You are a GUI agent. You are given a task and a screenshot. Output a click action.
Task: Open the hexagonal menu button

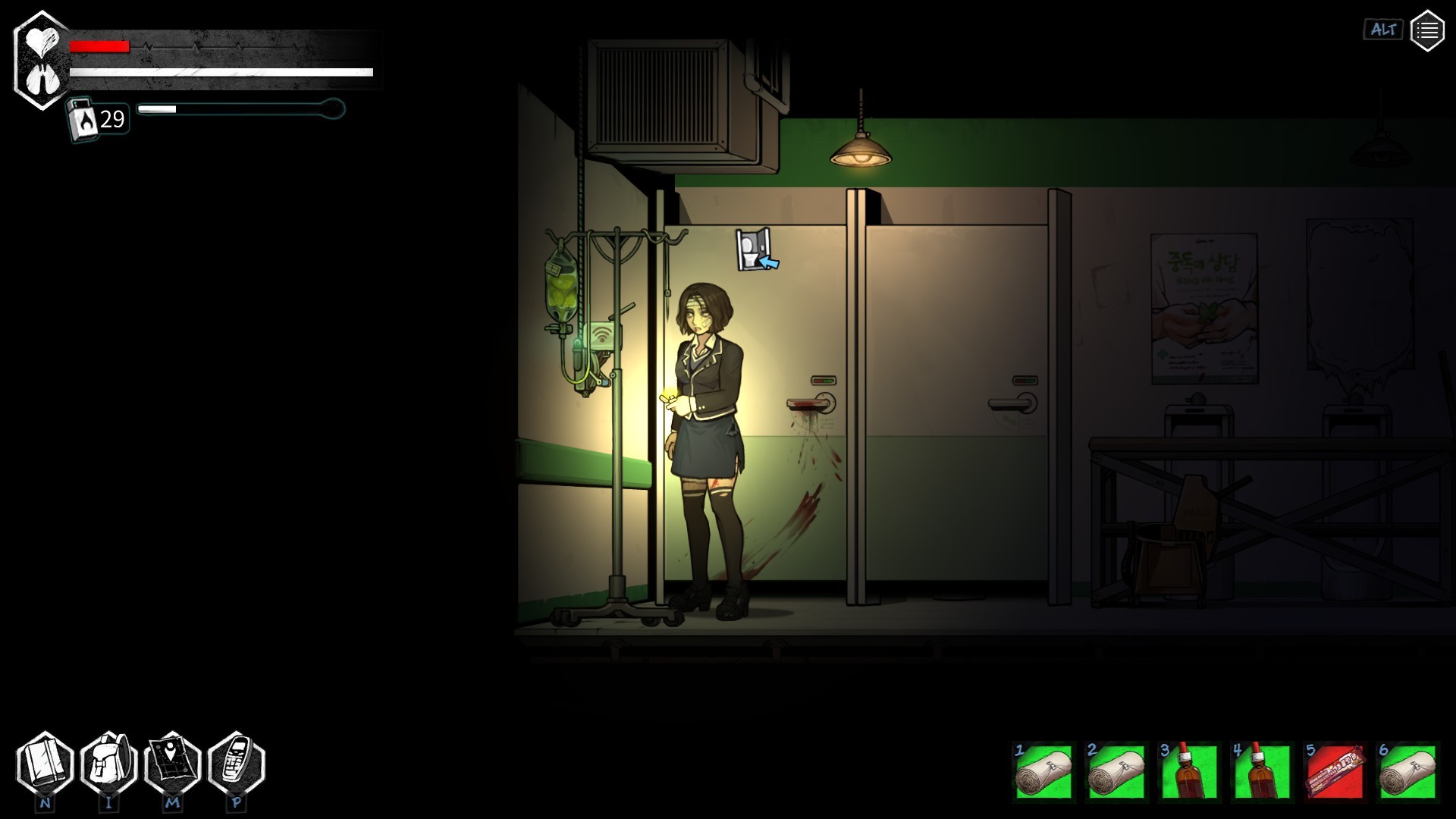(x=1426, y=31)
